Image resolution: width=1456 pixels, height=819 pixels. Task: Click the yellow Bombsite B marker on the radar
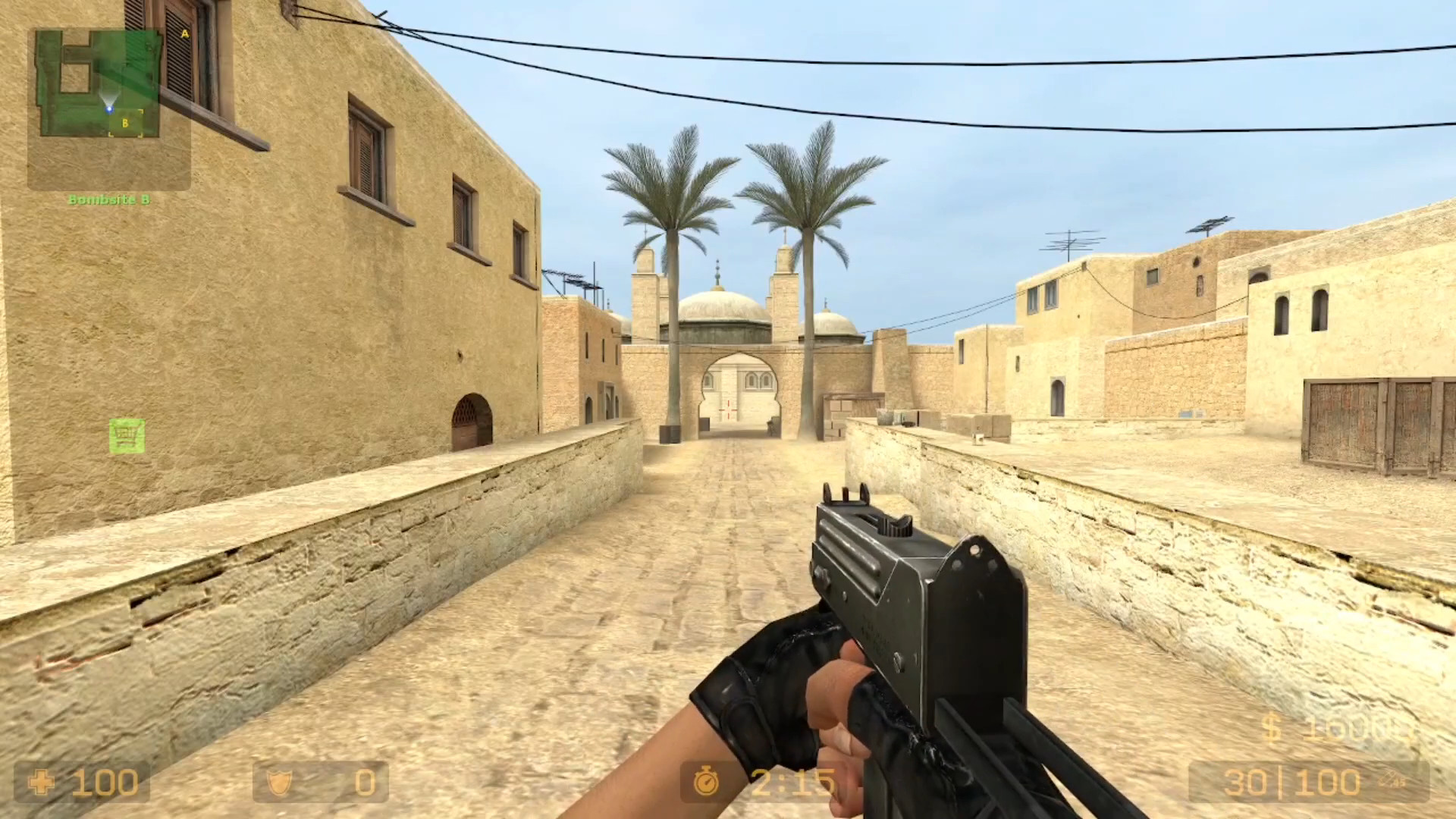pos(125,124)
